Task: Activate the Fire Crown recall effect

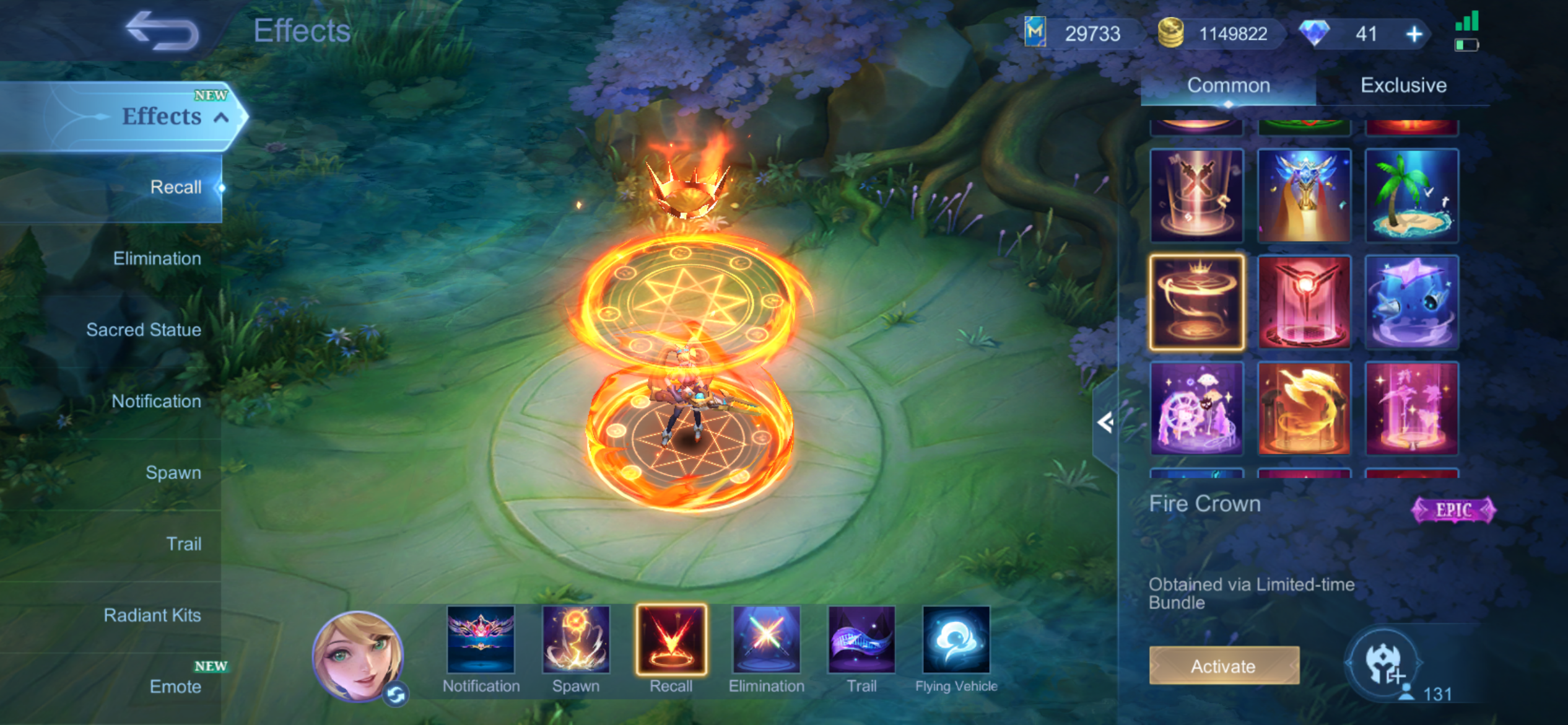Action: click(x=1224, y=666)
